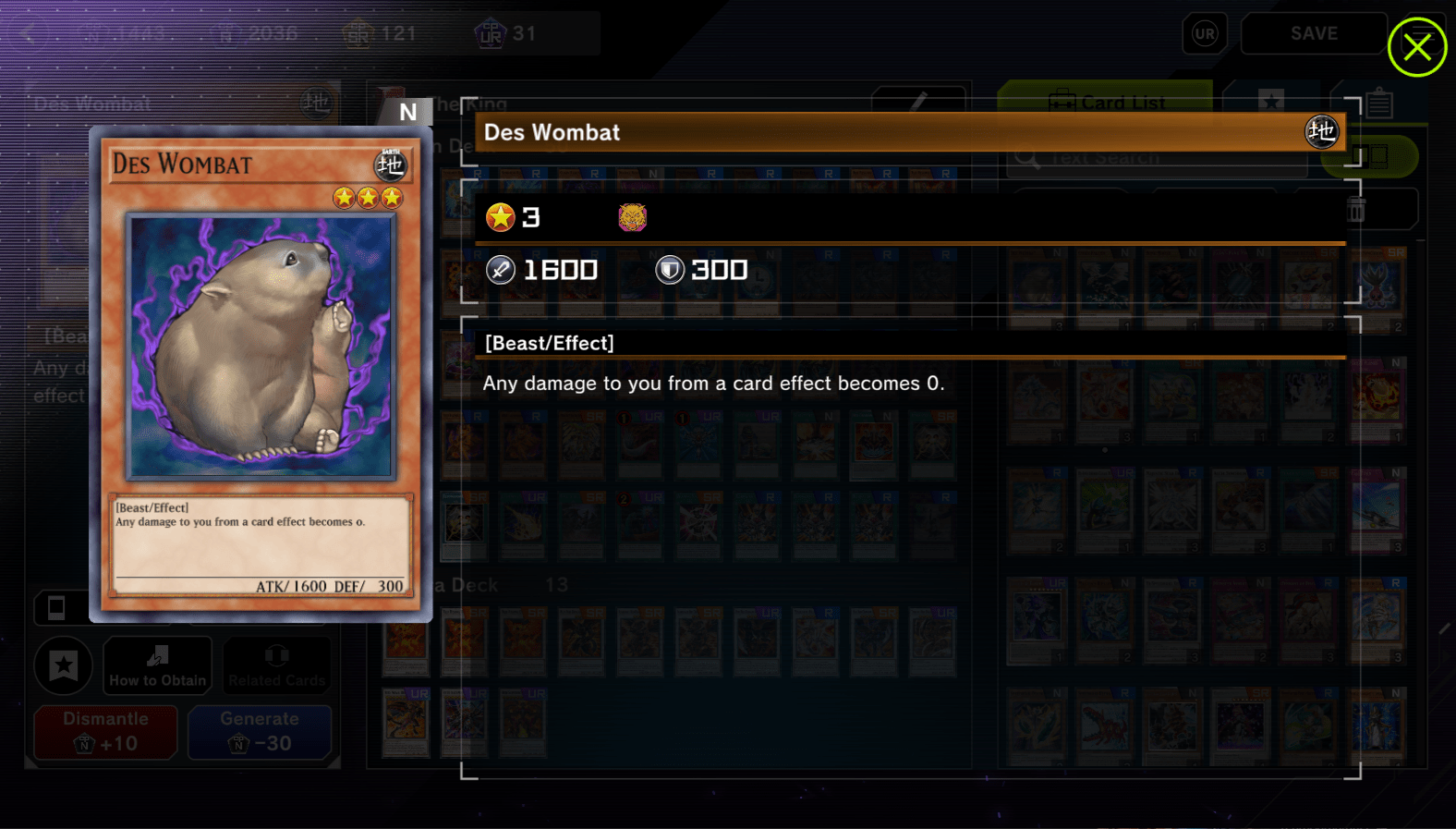
Task: Click the pencil edit icon beside the deck name
Action: tap(918, 102)
